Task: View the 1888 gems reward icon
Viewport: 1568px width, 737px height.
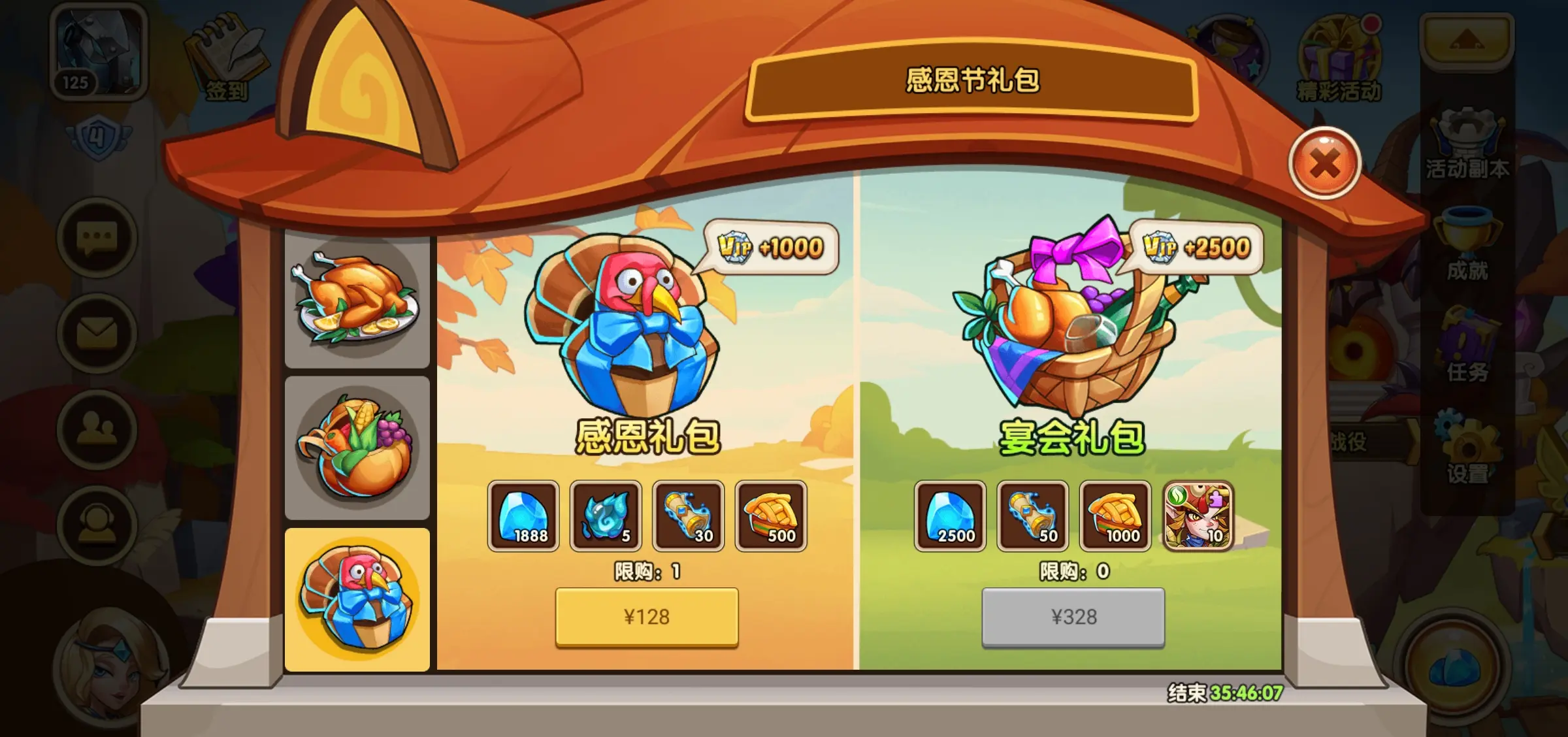Action: pyautogui.click(x=523, y=516)
